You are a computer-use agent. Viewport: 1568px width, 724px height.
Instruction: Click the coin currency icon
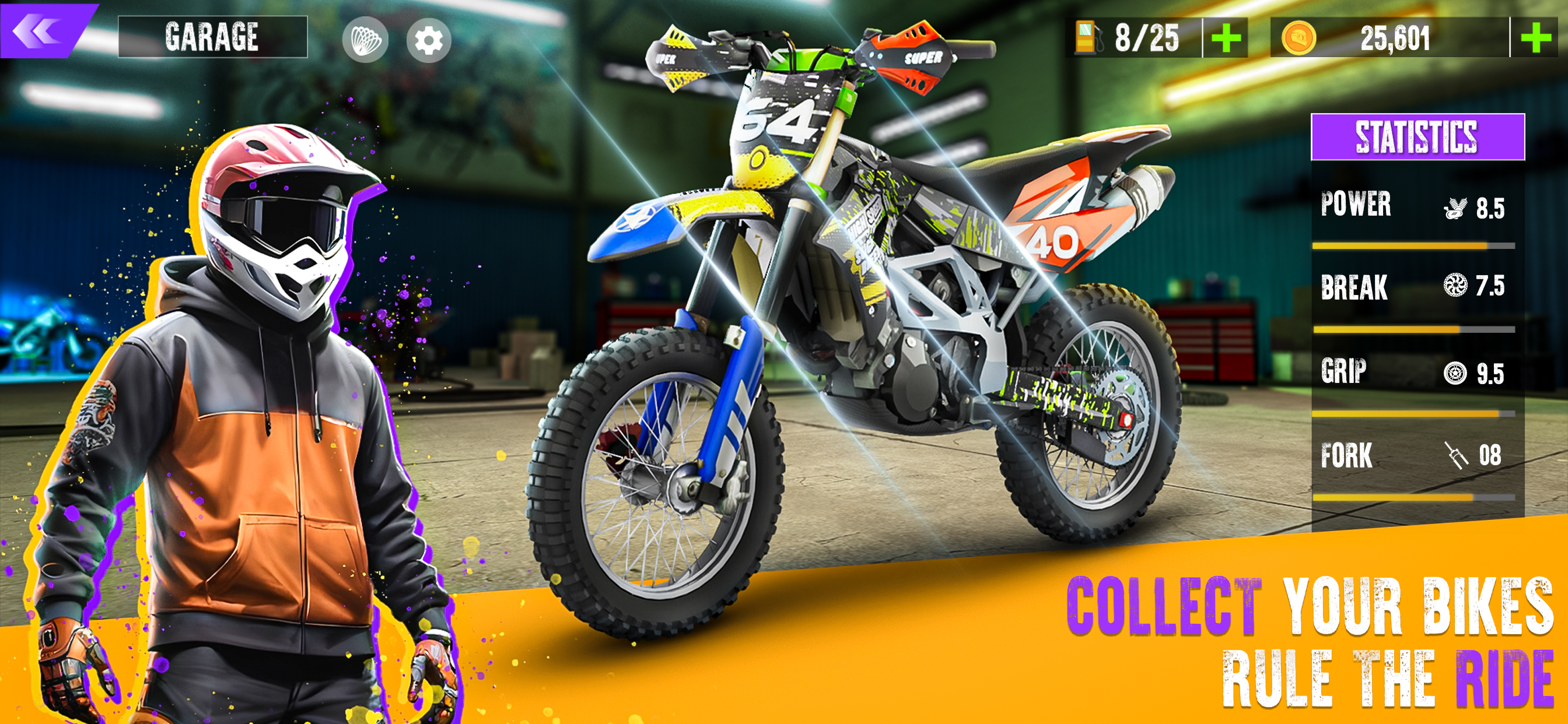tap(1301, 38)
